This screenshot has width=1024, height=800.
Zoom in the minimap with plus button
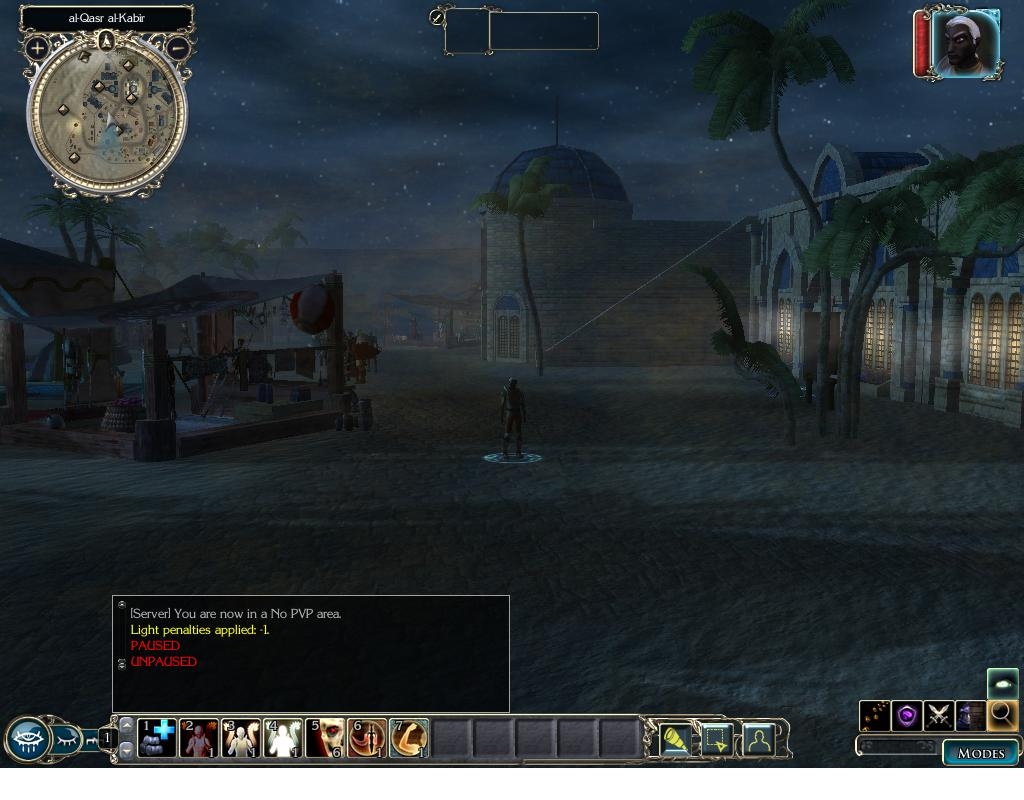[37, 47]
